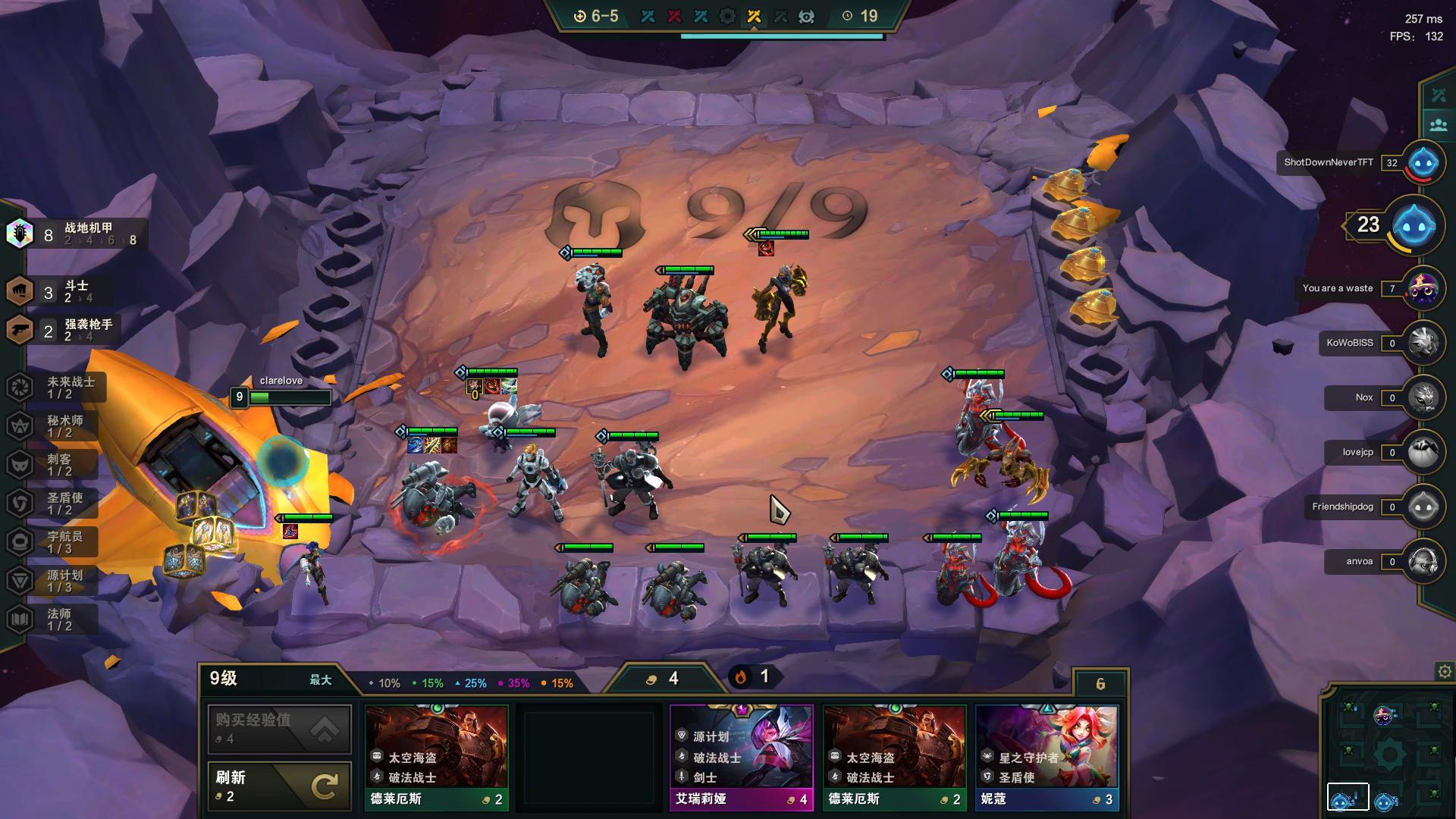Select KoWoBISS in the player list

point(1423,343)
